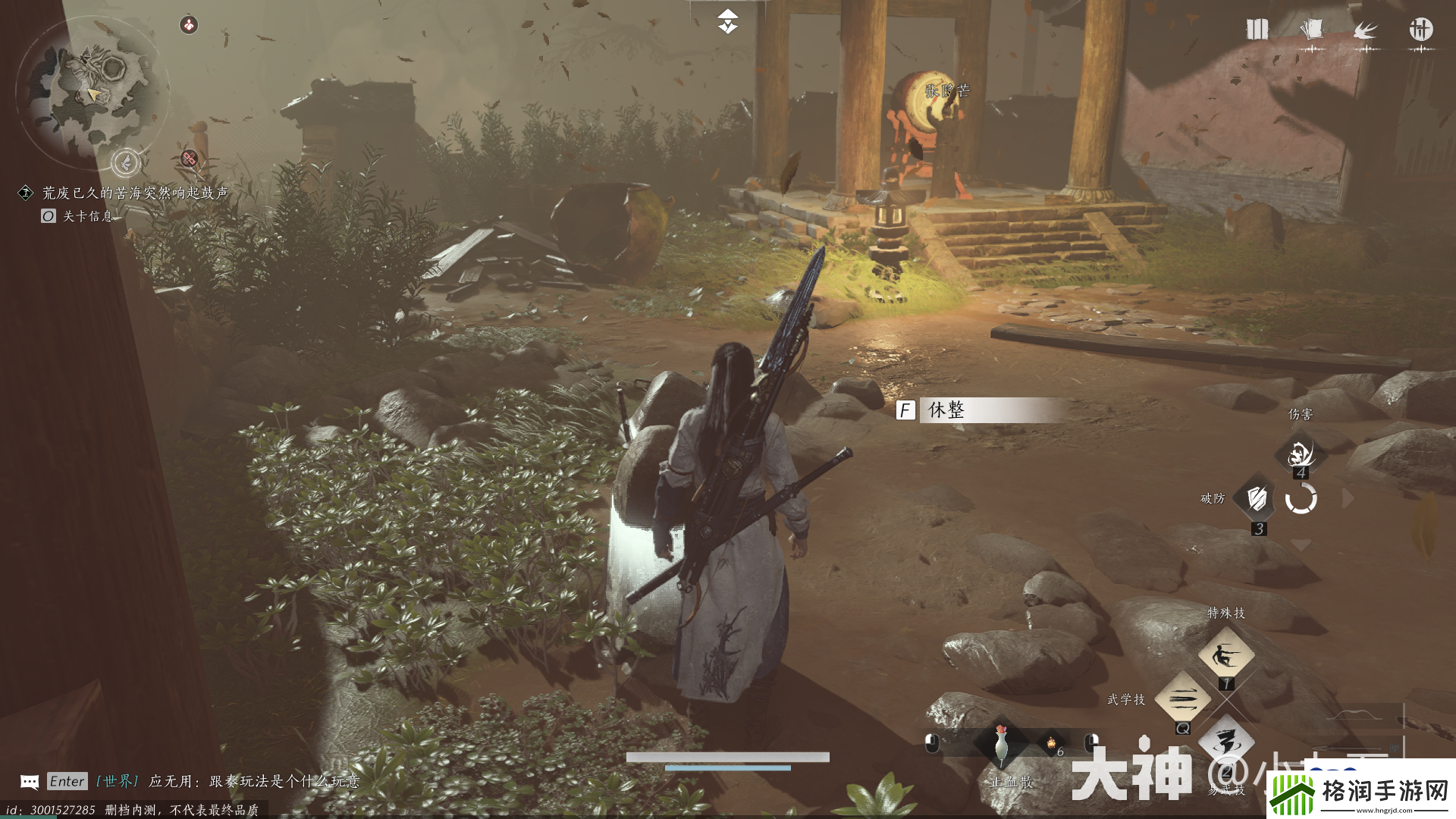Image resolution: width=1456 pixels, height=819 pixels.
Task: Select the swallow bird icon
Action: [1366, 30]
